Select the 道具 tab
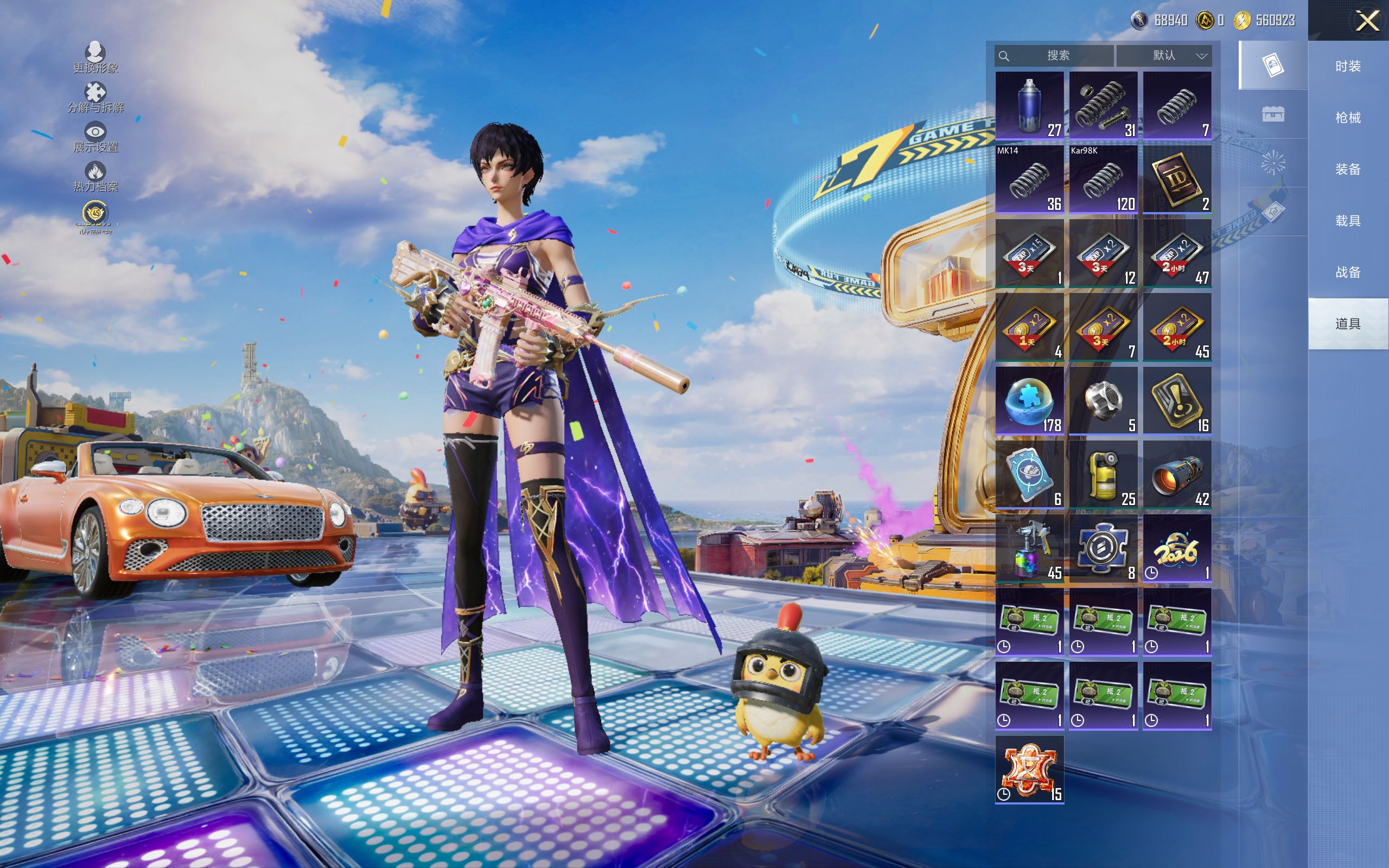Image resolution: width=1389 pixels, height=868 pixels. [1348, 324]
